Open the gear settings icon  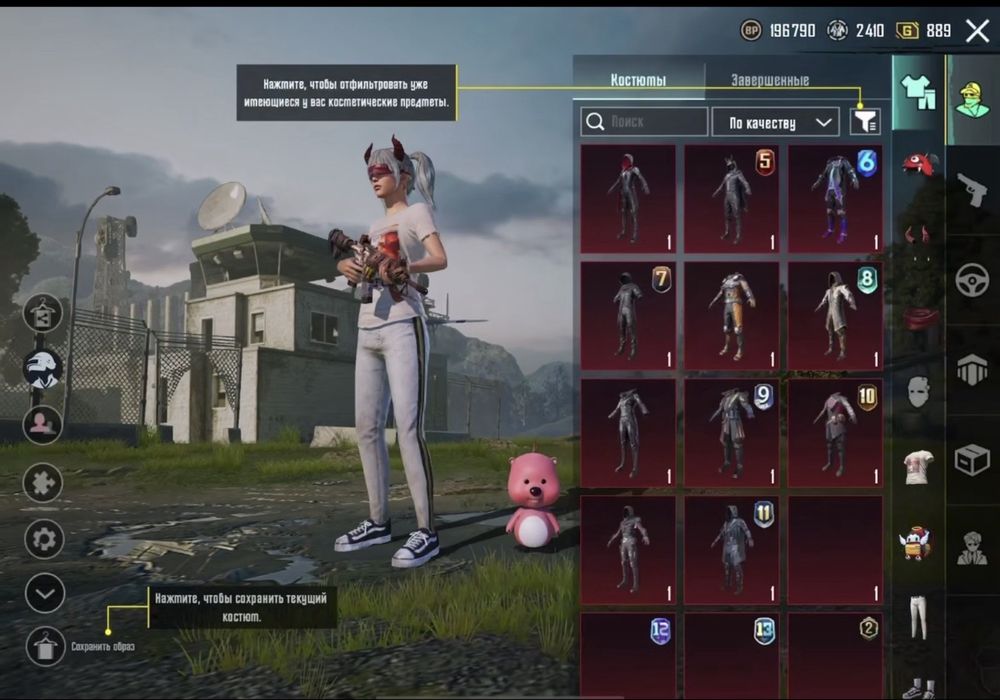pyautogui.click(x=44, y=539)
